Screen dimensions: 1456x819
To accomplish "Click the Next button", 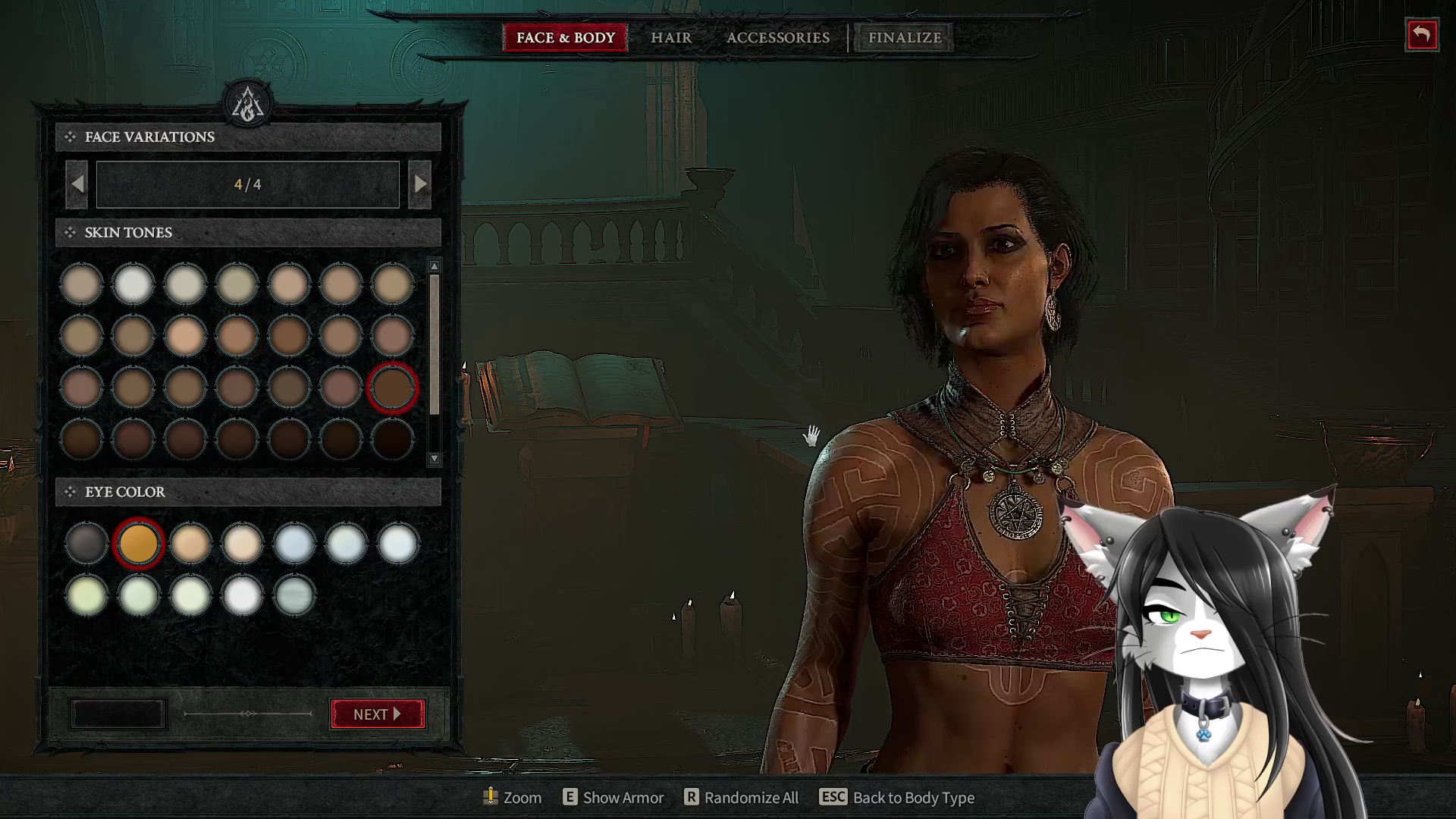I will click(x=377, y=714).
